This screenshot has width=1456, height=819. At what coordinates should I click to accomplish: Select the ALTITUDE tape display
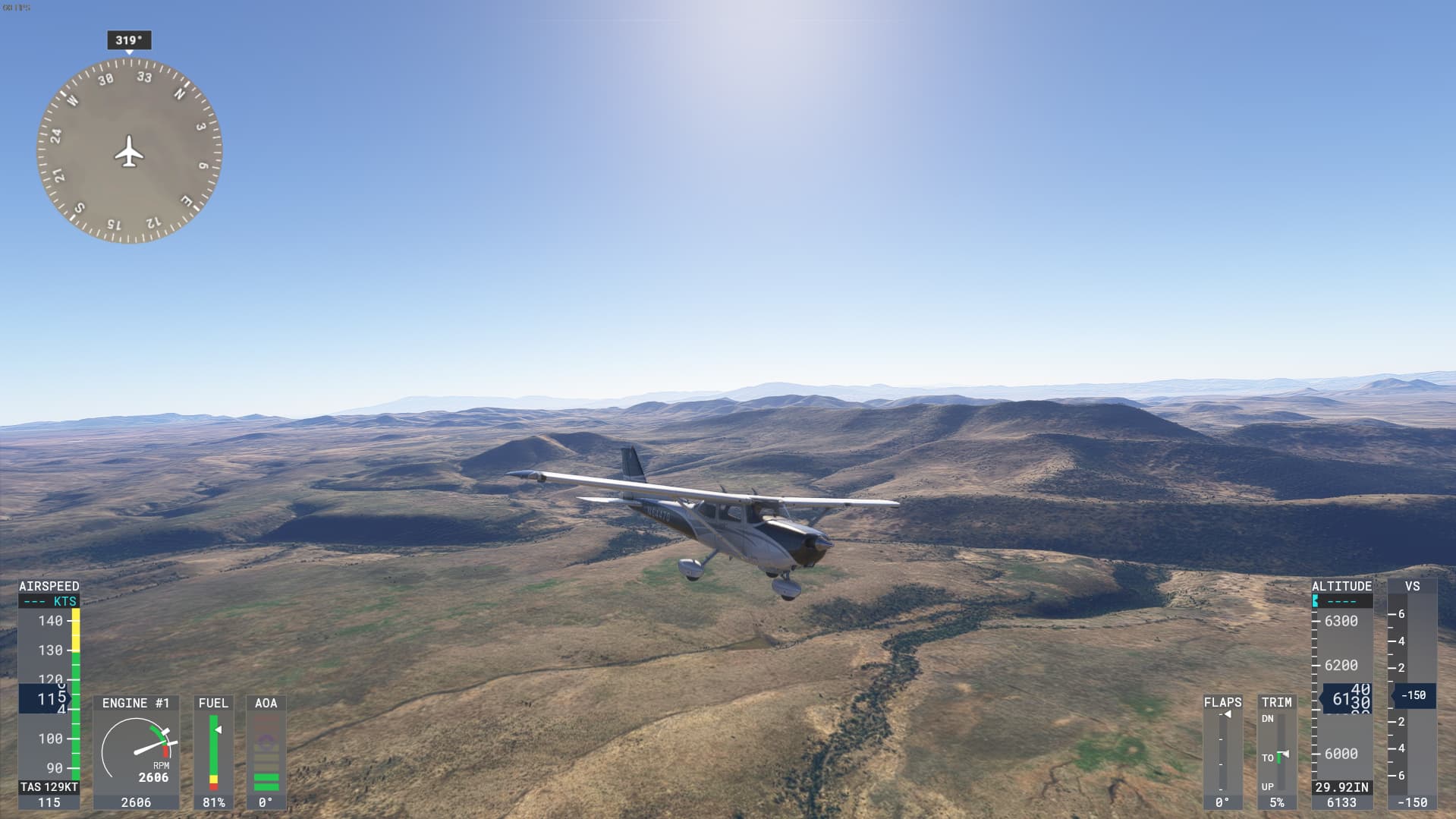click(x=1343, y=683)
